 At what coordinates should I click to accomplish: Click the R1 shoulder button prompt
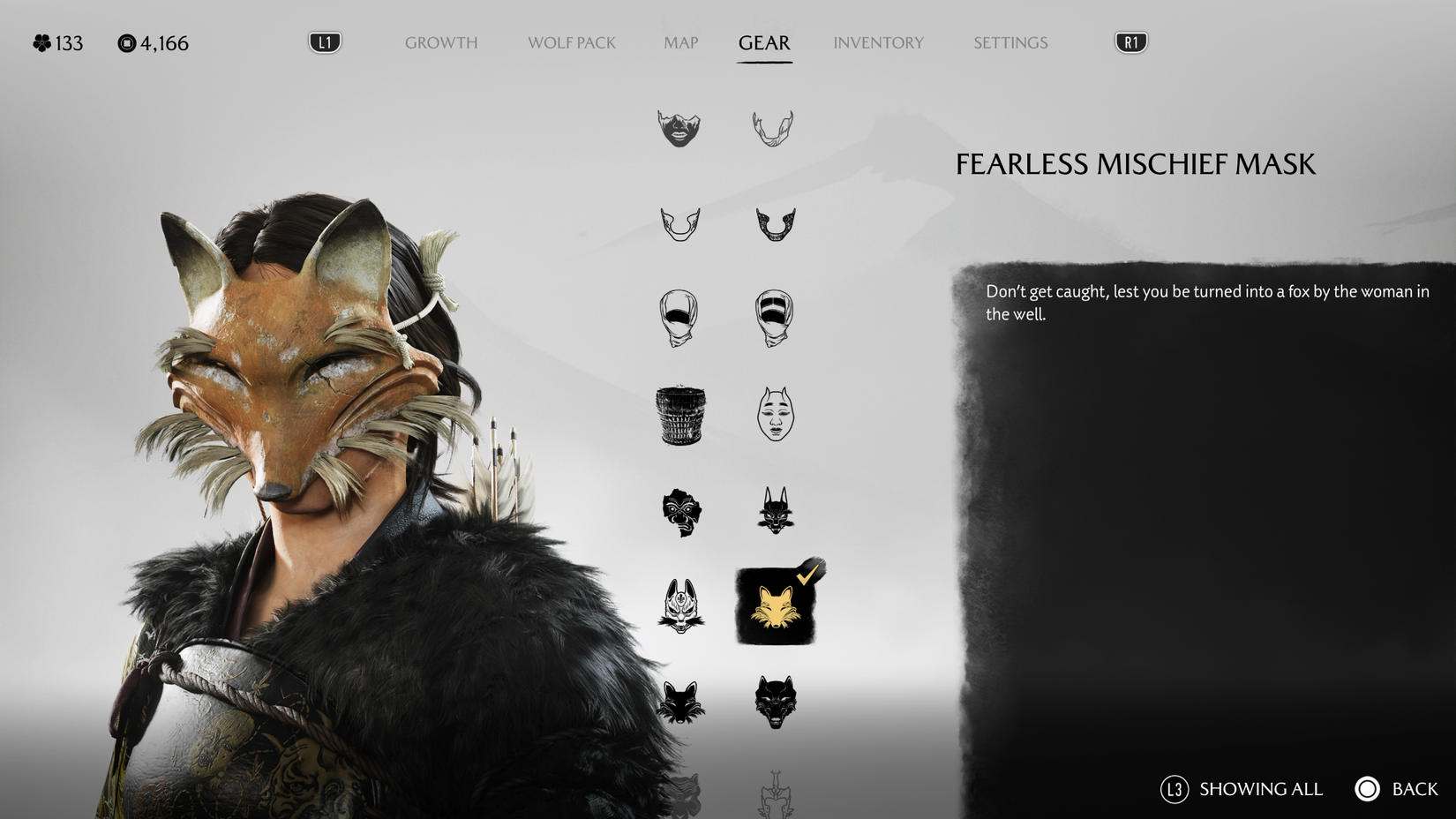pos(1131,40)
